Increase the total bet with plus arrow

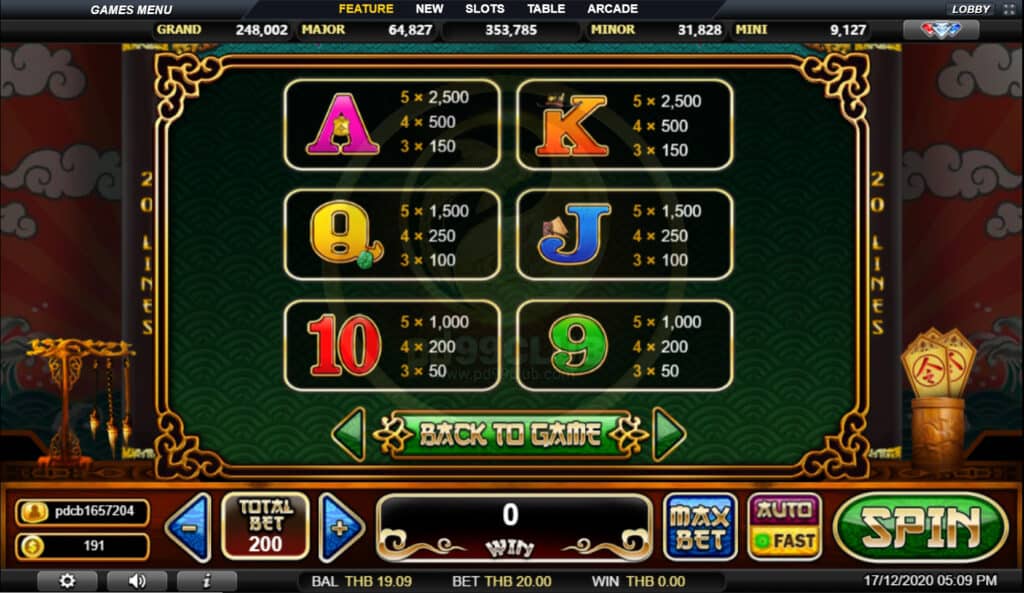pos(340,527)
